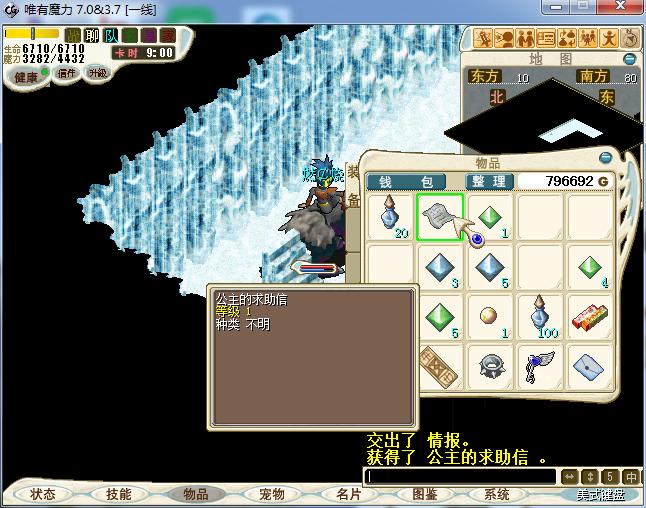Select the princess's help letter scroll slot
Image resolution: width=646 pixels, height=508 pixels.
tap(439, 217)
